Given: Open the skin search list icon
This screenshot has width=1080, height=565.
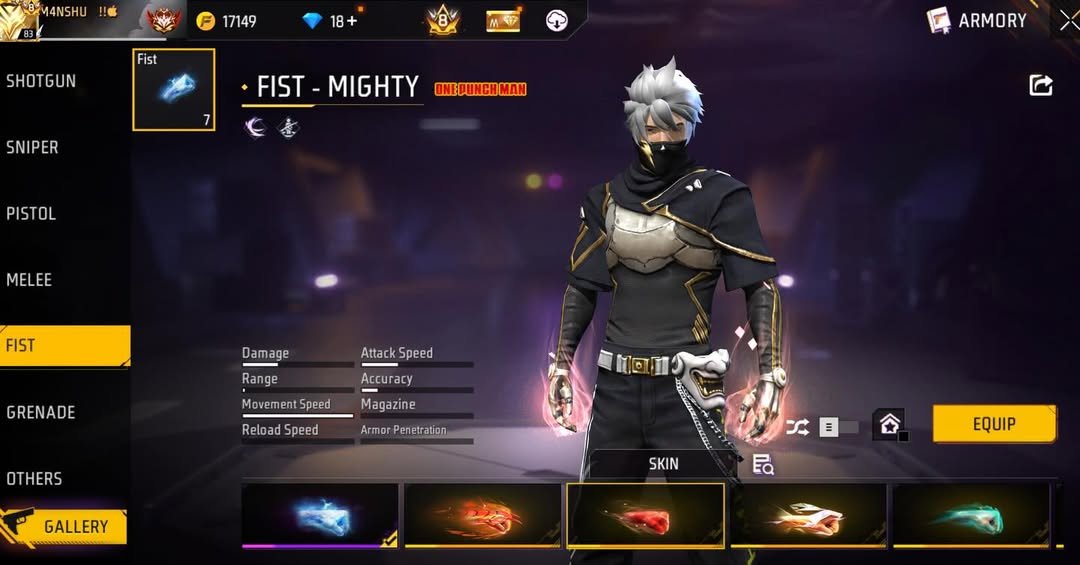Looking at the screenshot, I should 763,464.
